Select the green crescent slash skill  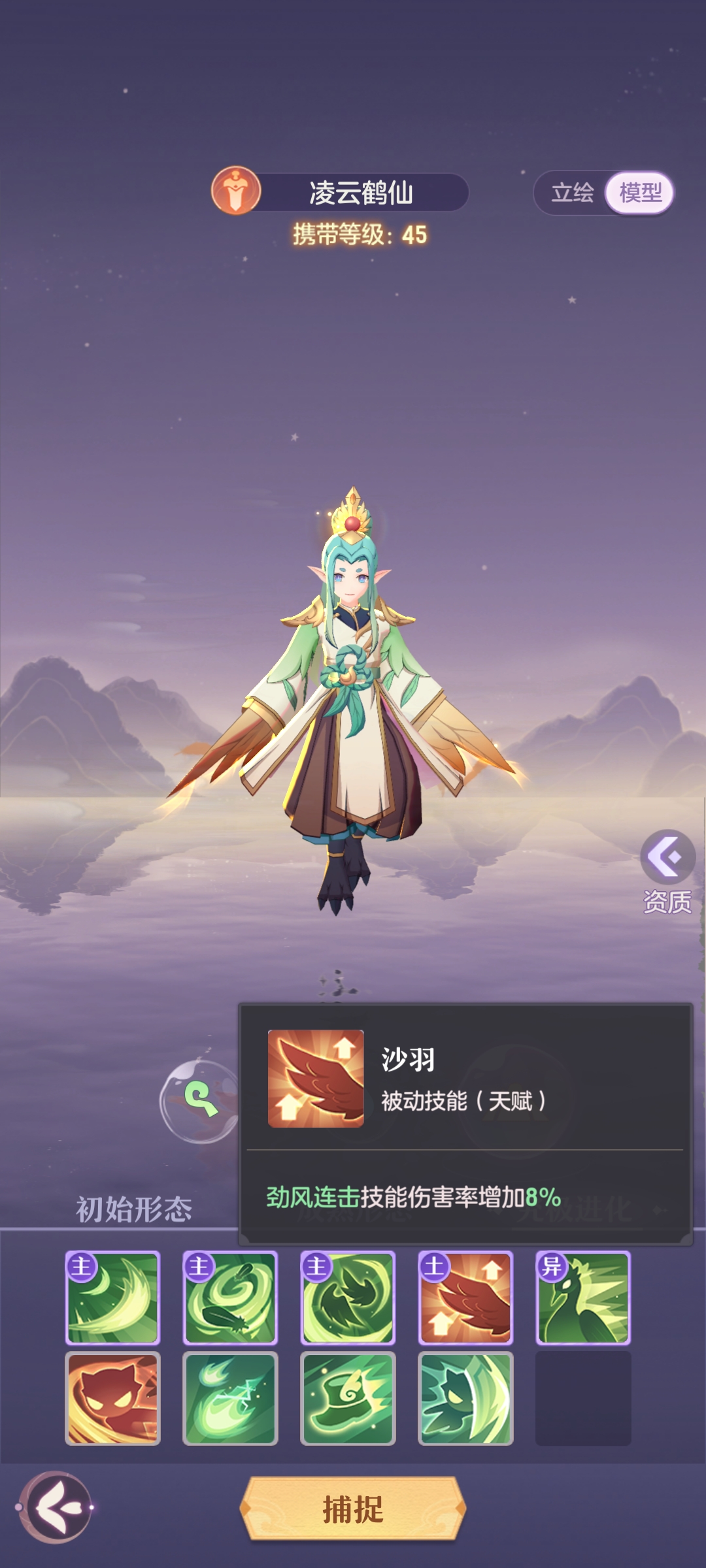click(x=112, y=1298)
